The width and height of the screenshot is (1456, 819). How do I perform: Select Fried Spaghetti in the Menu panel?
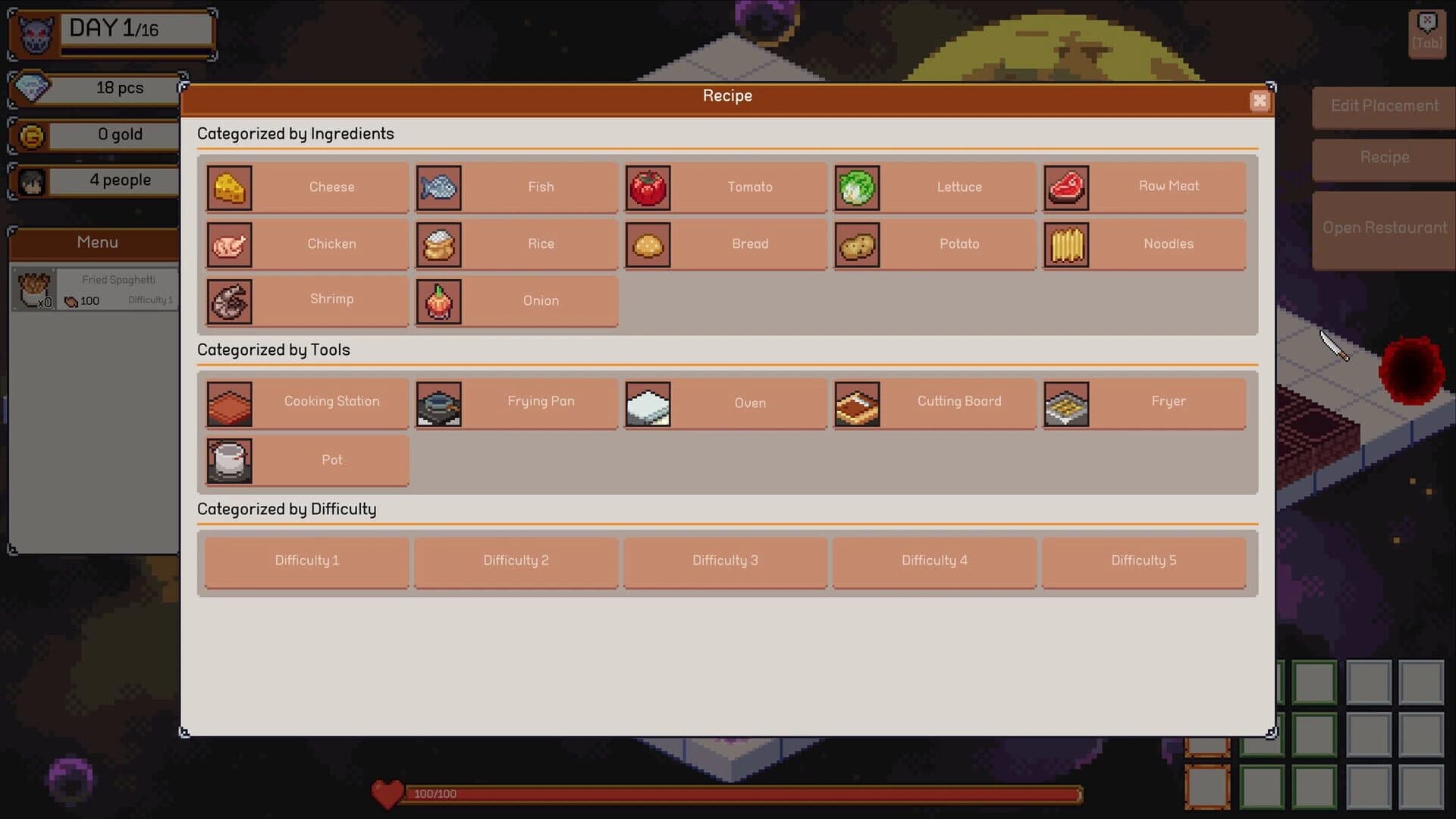point(95,288)
